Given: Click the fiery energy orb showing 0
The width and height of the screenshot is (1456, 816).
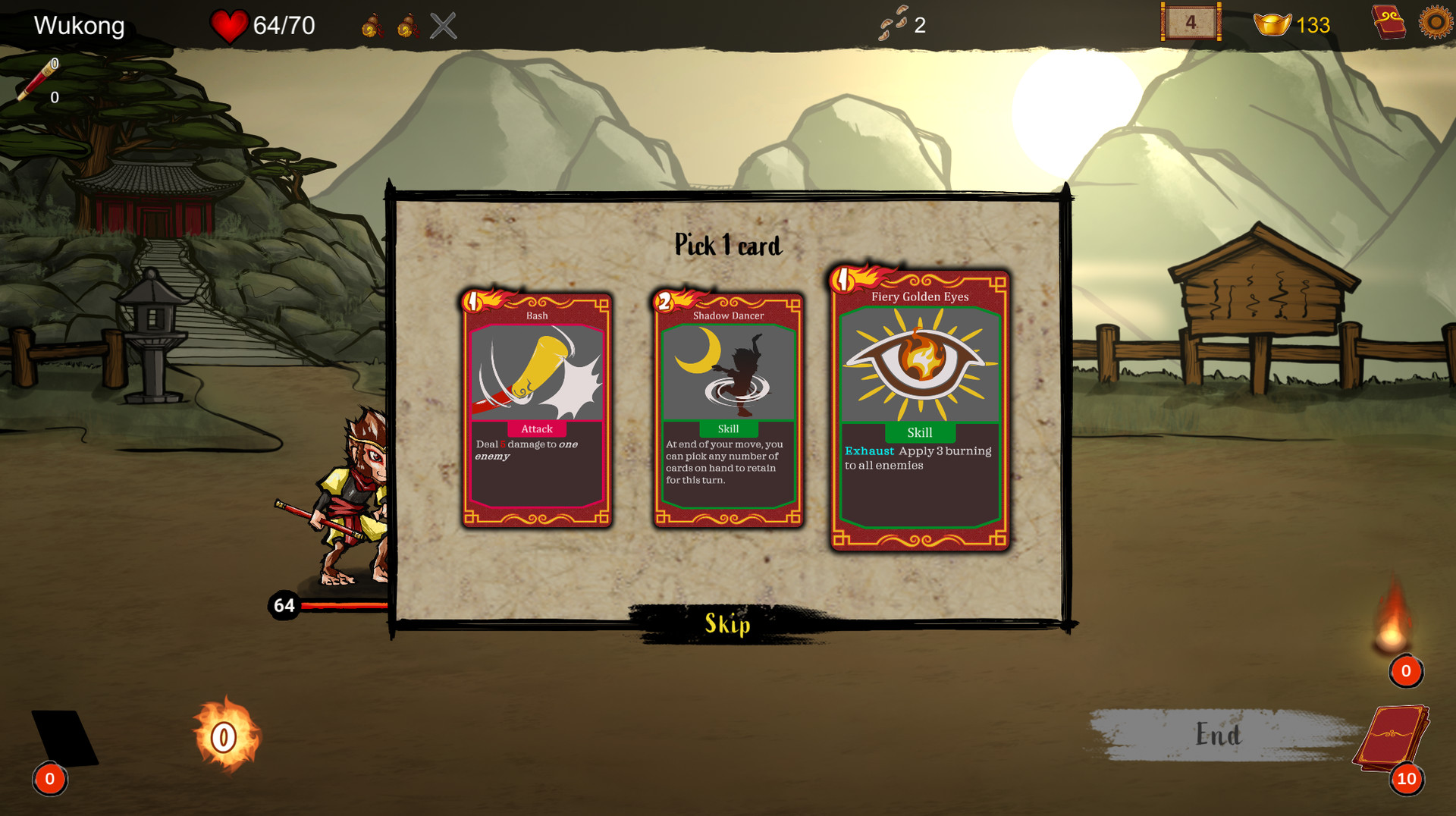Looking at the screenshot, I should [x=223, y=737].
